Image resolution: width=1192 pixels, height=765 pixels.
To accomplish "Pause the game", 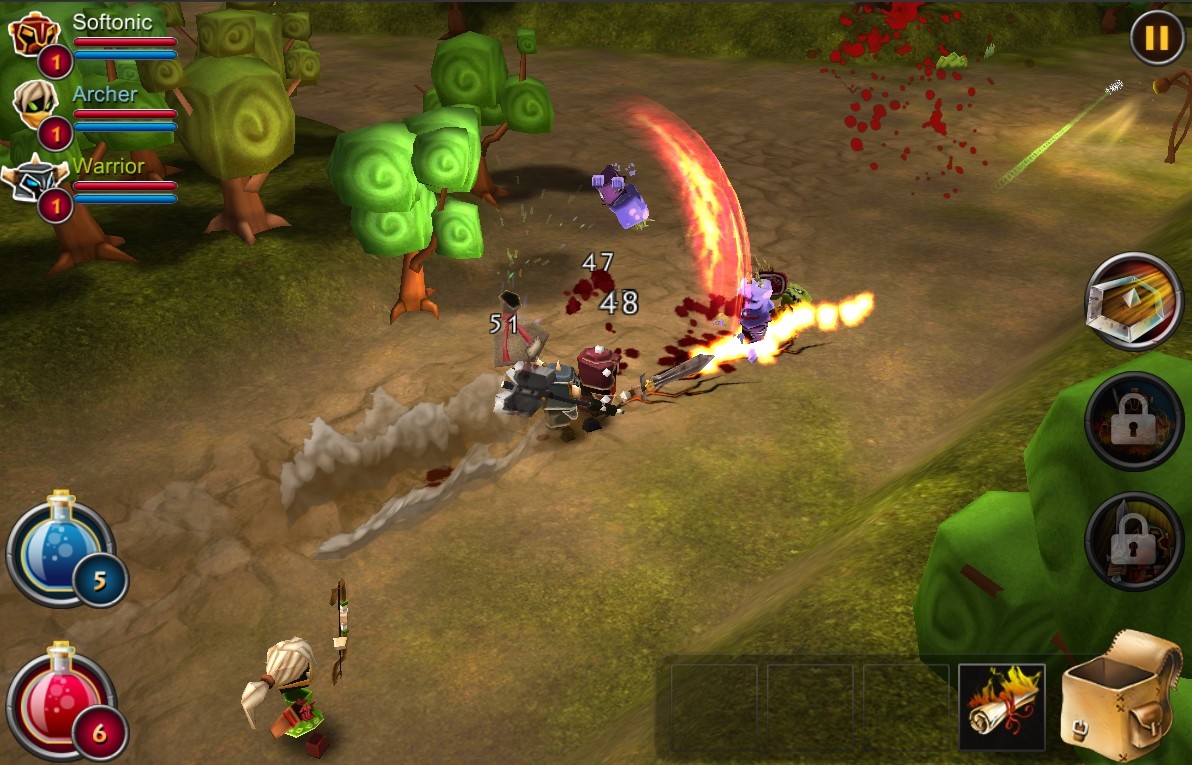I will [1156, 38].
